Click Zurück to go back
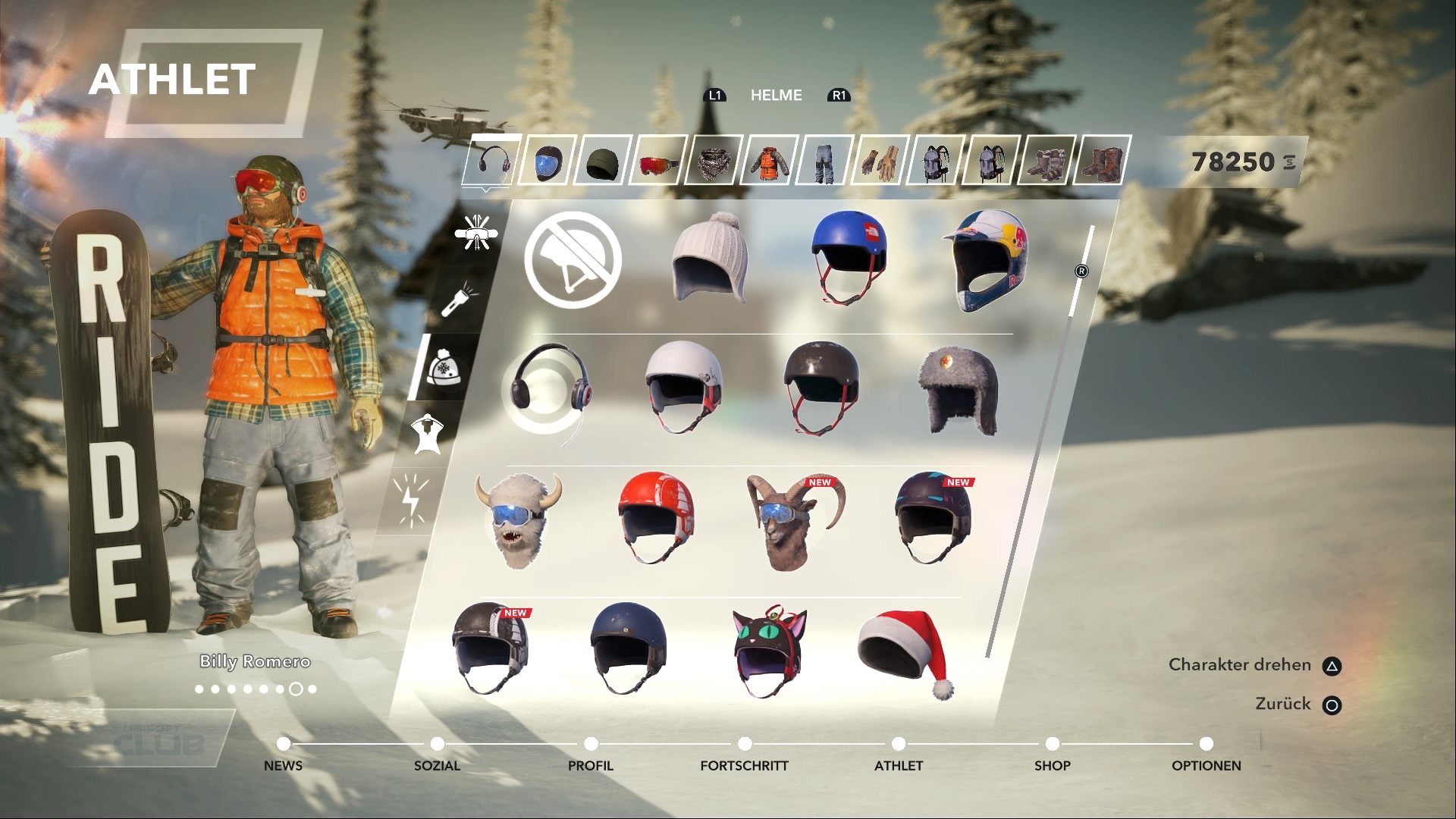 click(x=1280, y=704)
